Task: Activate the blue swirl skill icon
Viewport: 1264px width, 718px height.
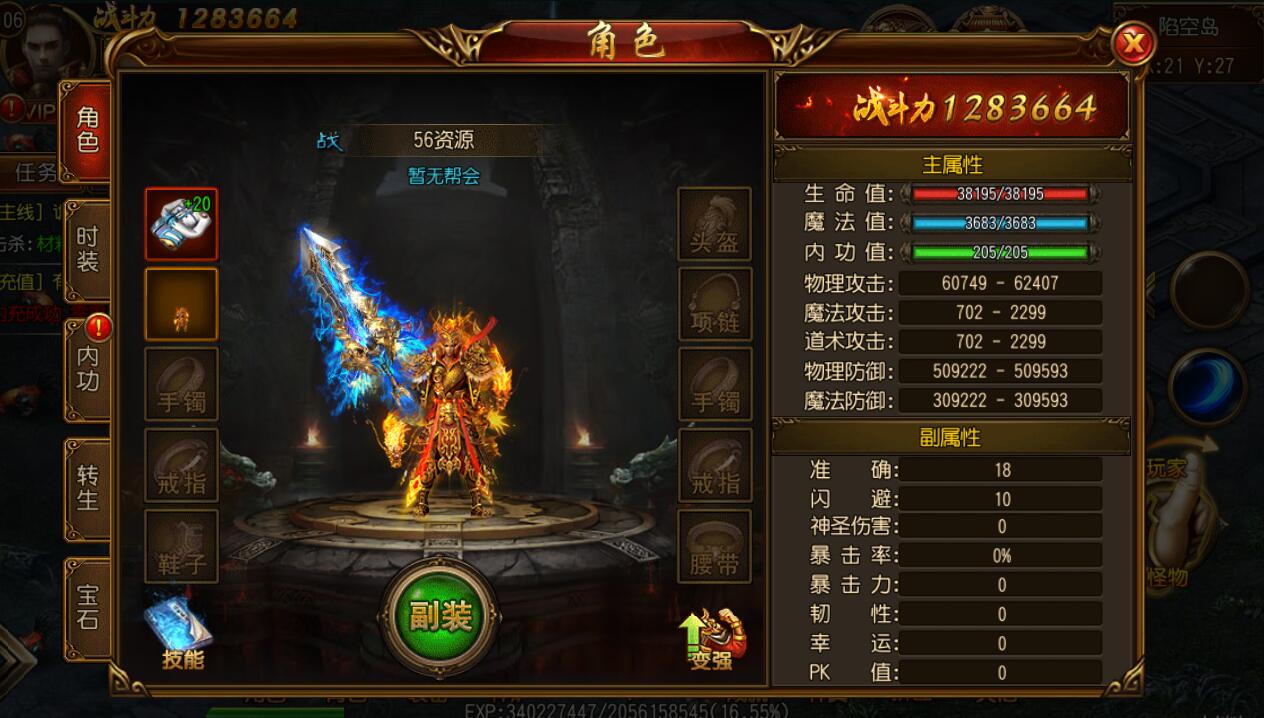Action: tap(1207, 387)
